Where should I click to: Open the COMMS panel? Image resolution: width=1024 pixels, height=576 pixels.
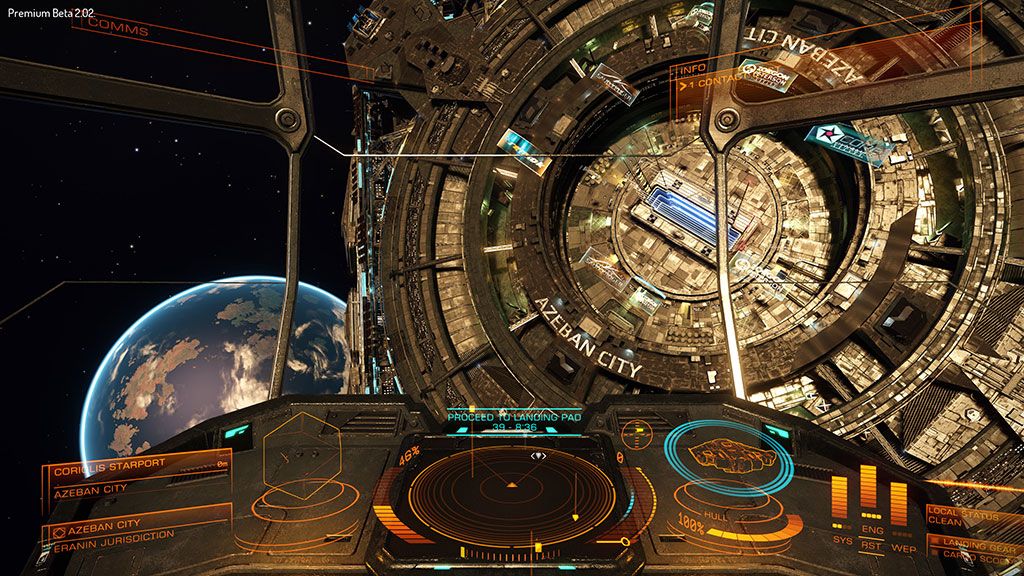coord(118,31)
